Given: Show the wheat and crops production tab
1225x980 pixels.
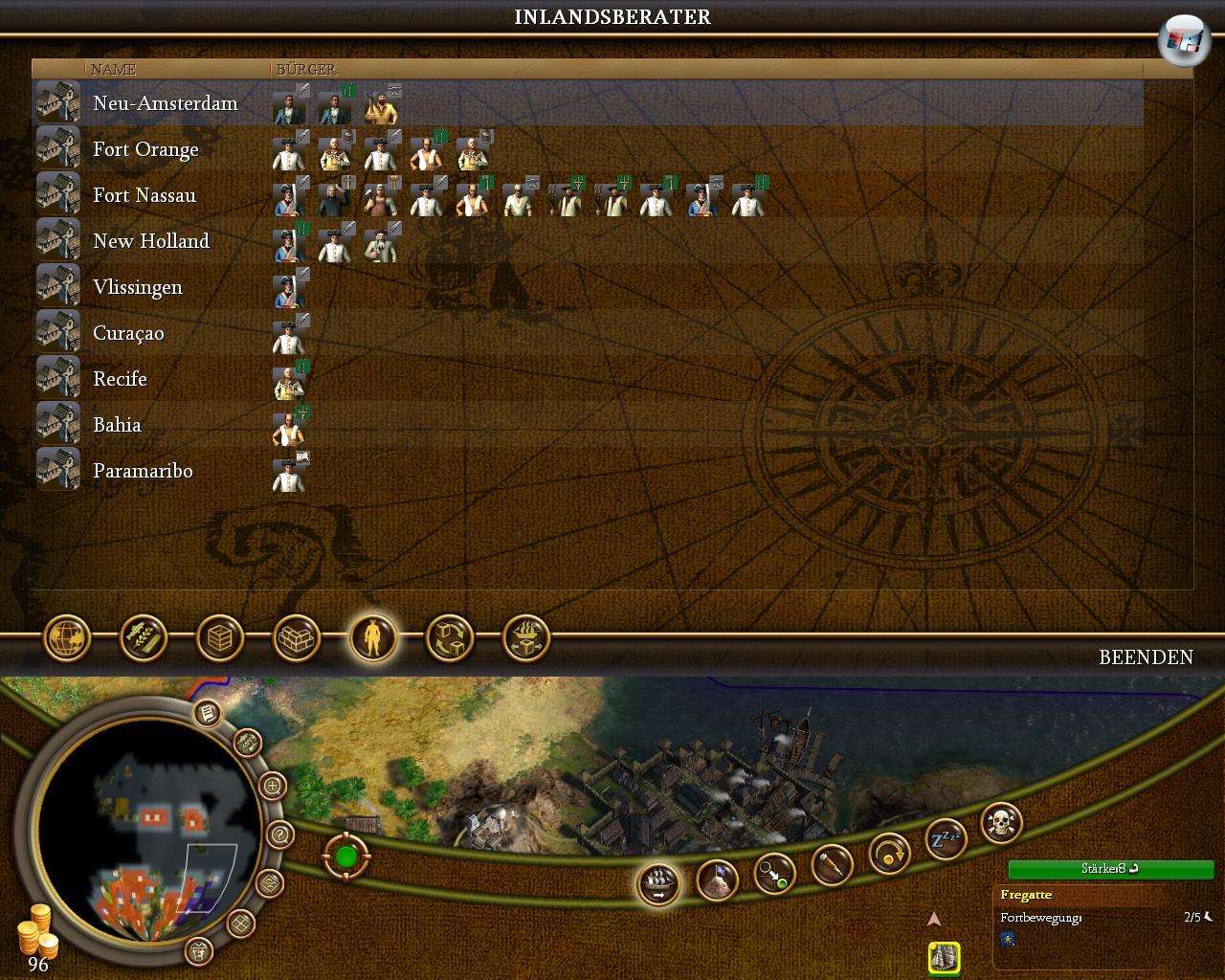Looking at the screenshot, I should coord(144,637).
